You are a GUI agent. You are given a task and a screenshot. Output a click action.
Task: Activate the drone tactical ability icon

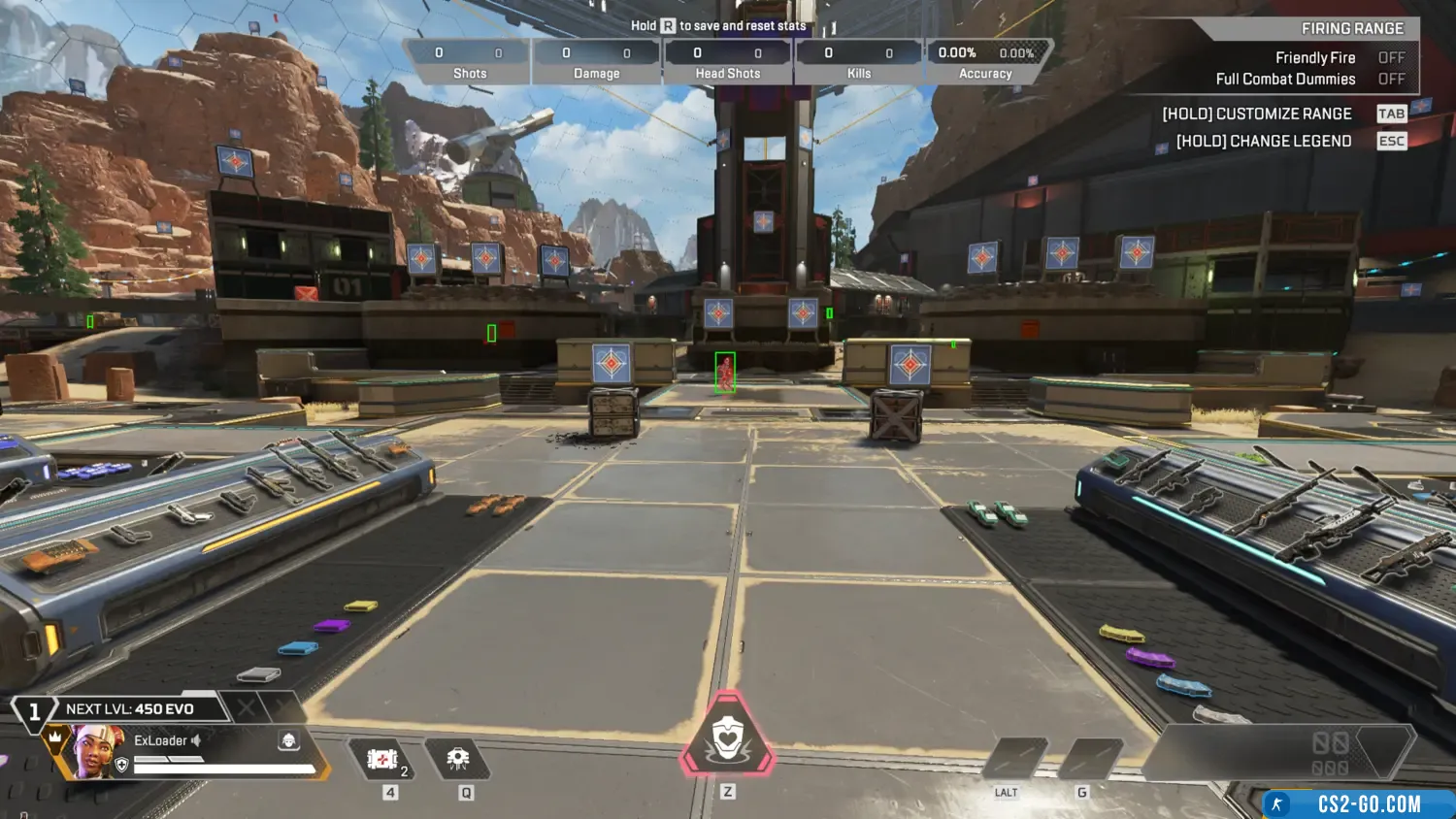pos(458,759)
